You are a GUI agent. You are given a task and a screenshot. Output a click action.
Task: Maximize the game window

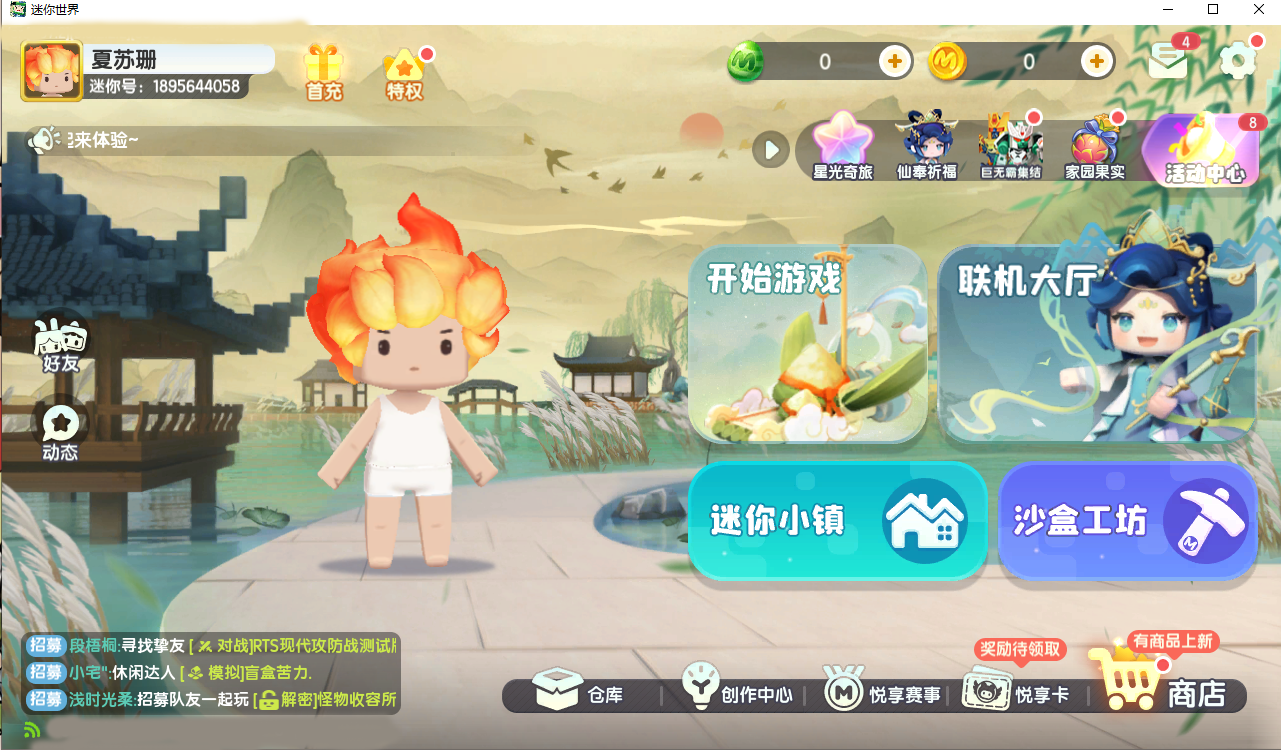[x=1213, y=9]
